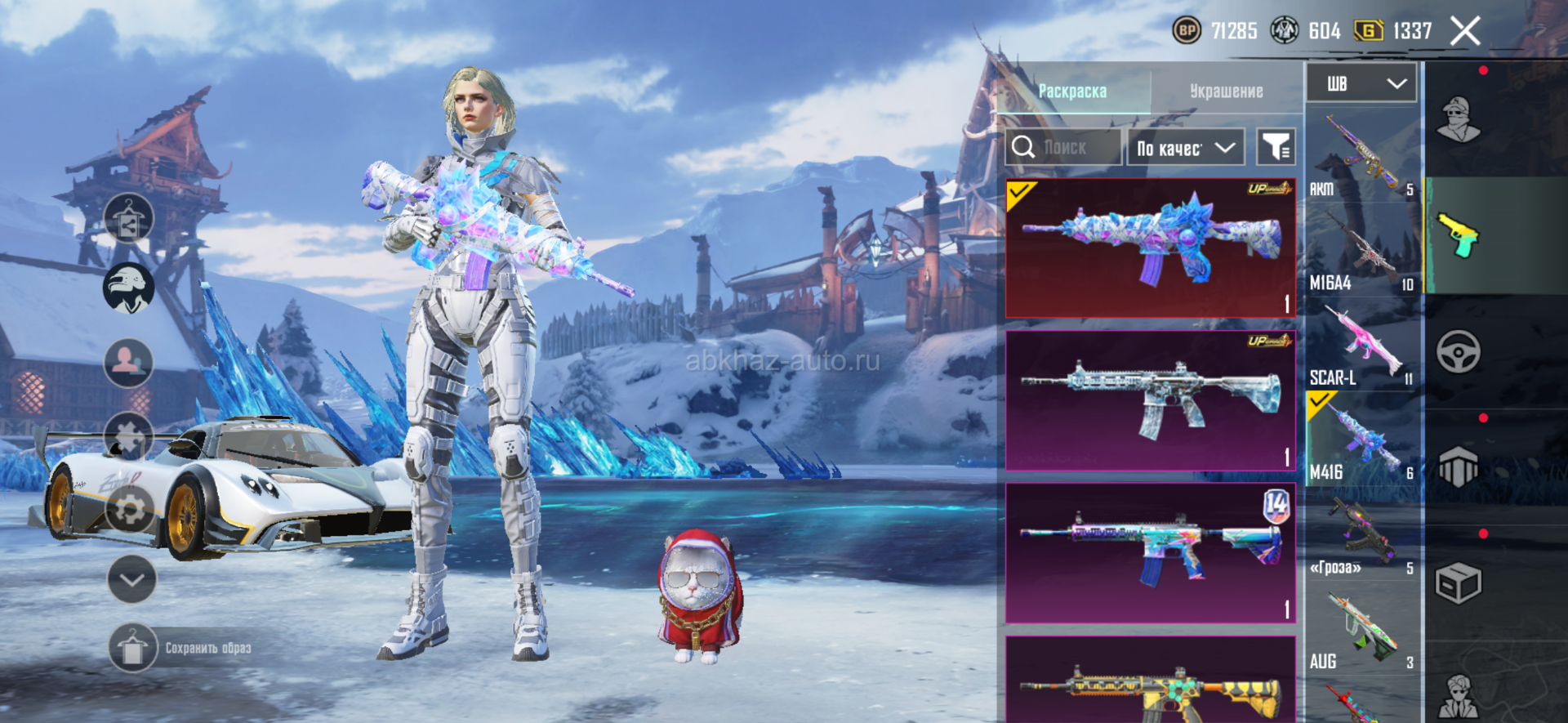Select the equipped glacier M416 skin
Screen dimensions: 1568x723
pos(1150,248)
